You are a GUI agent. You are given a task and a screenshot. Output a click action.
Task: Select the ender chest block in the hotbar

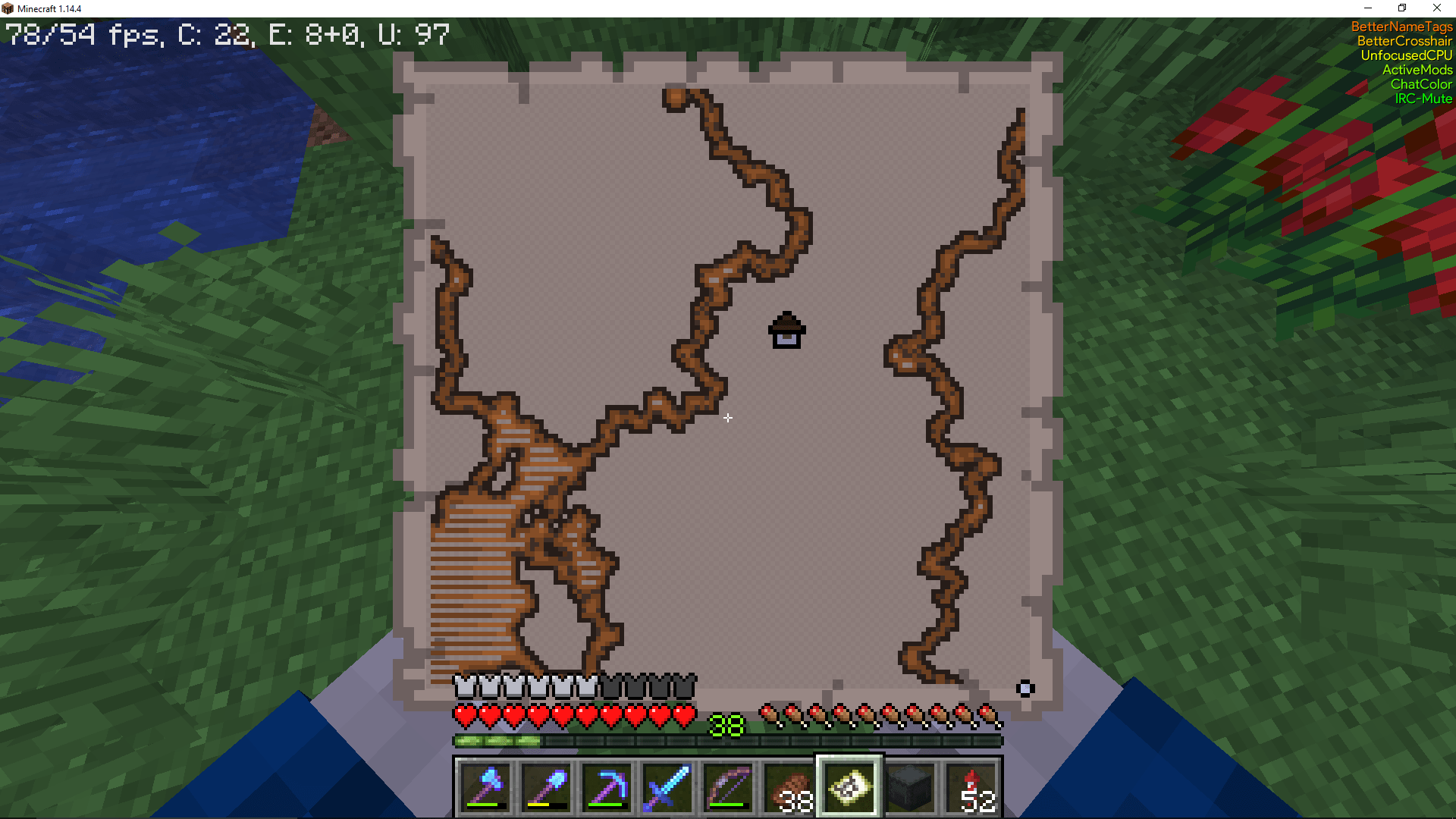click(910, 789)
